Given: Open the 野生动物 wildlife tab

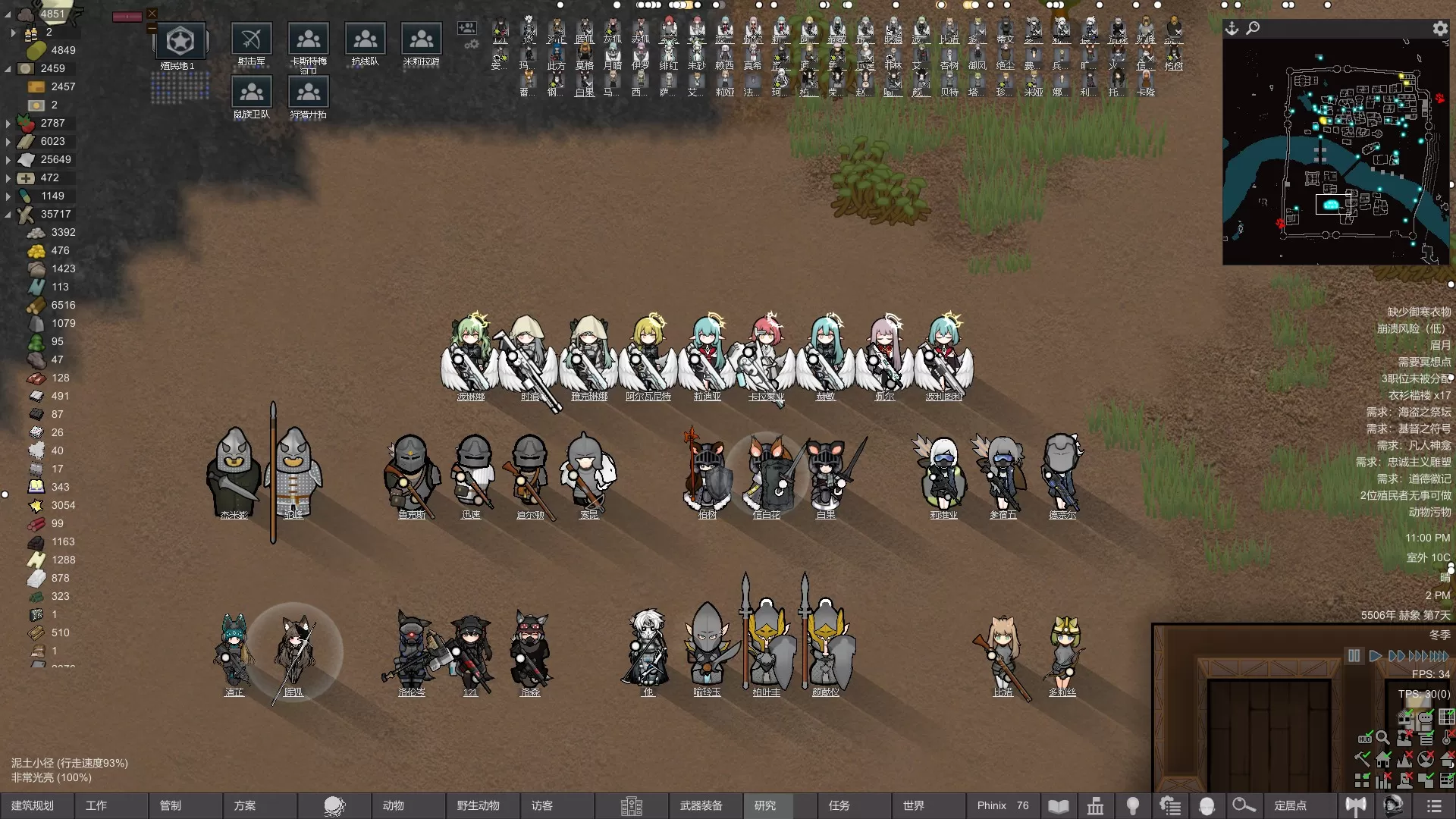Looking at the screenshot, I should click(x=478, y=805).
